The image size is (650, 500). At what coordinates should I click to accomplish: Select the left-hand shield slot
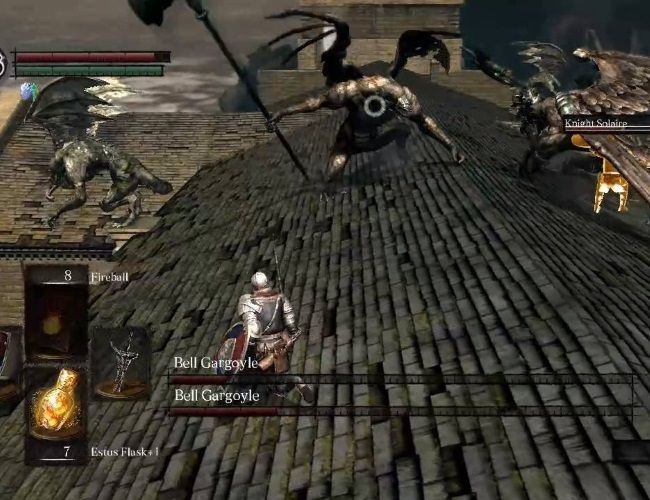[x=6, y=355]
